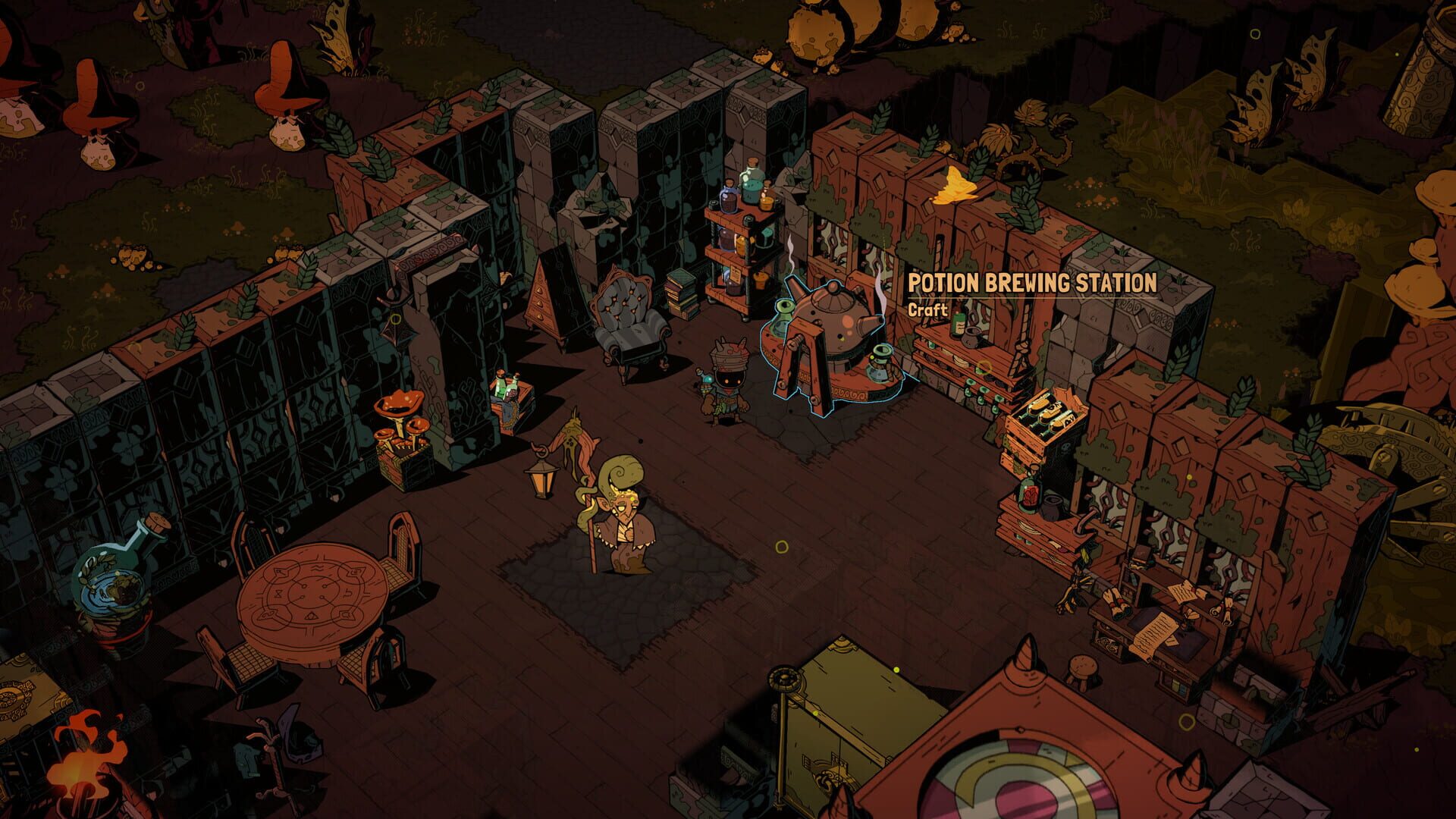The image size is (1456, 819).
Task: Click the Craft label under the station name
Action: tap(927, 310)
